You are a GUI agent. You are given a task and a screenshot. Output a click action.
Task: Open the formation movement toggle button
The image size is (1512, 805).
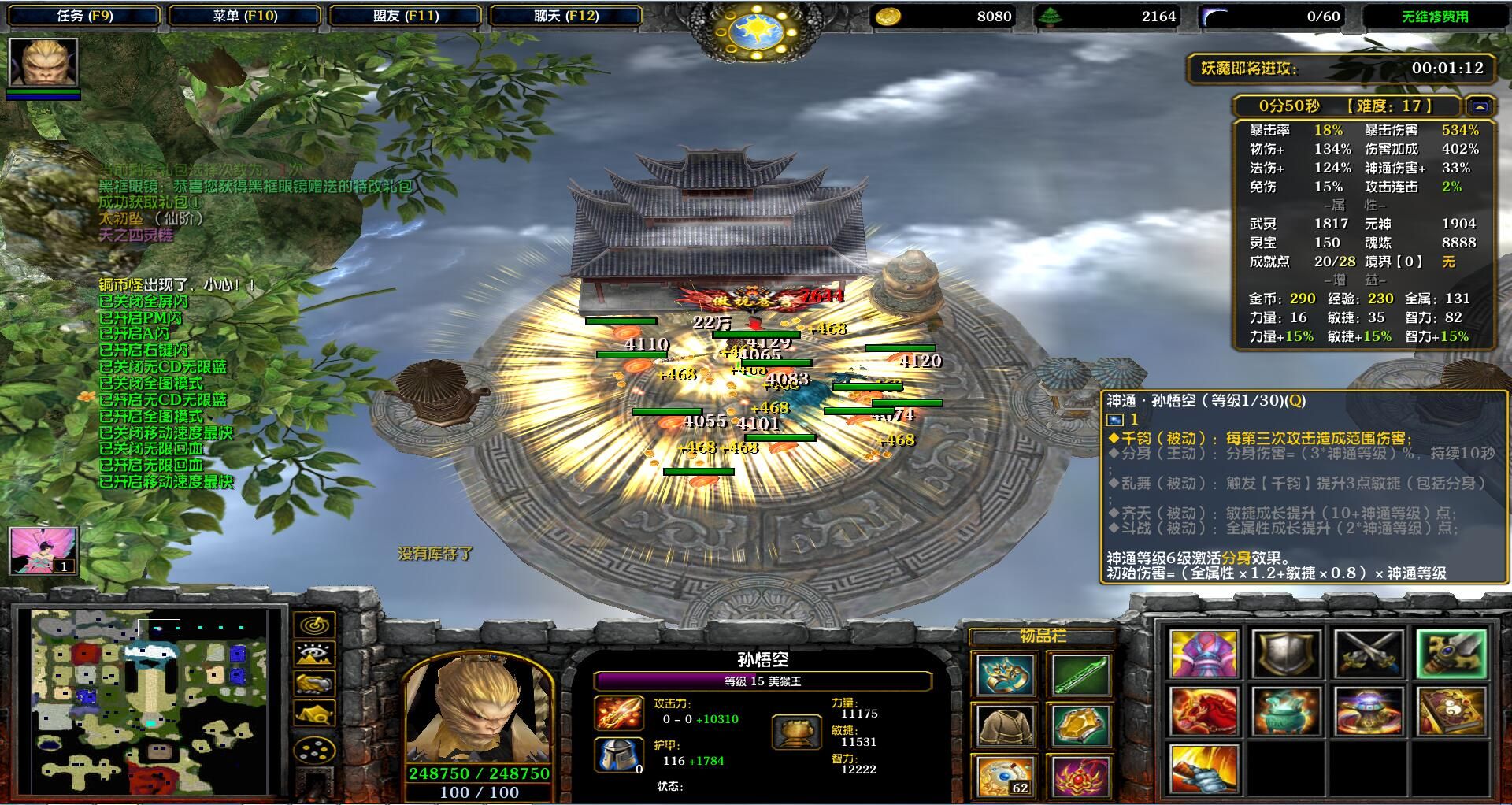(315, 749)
